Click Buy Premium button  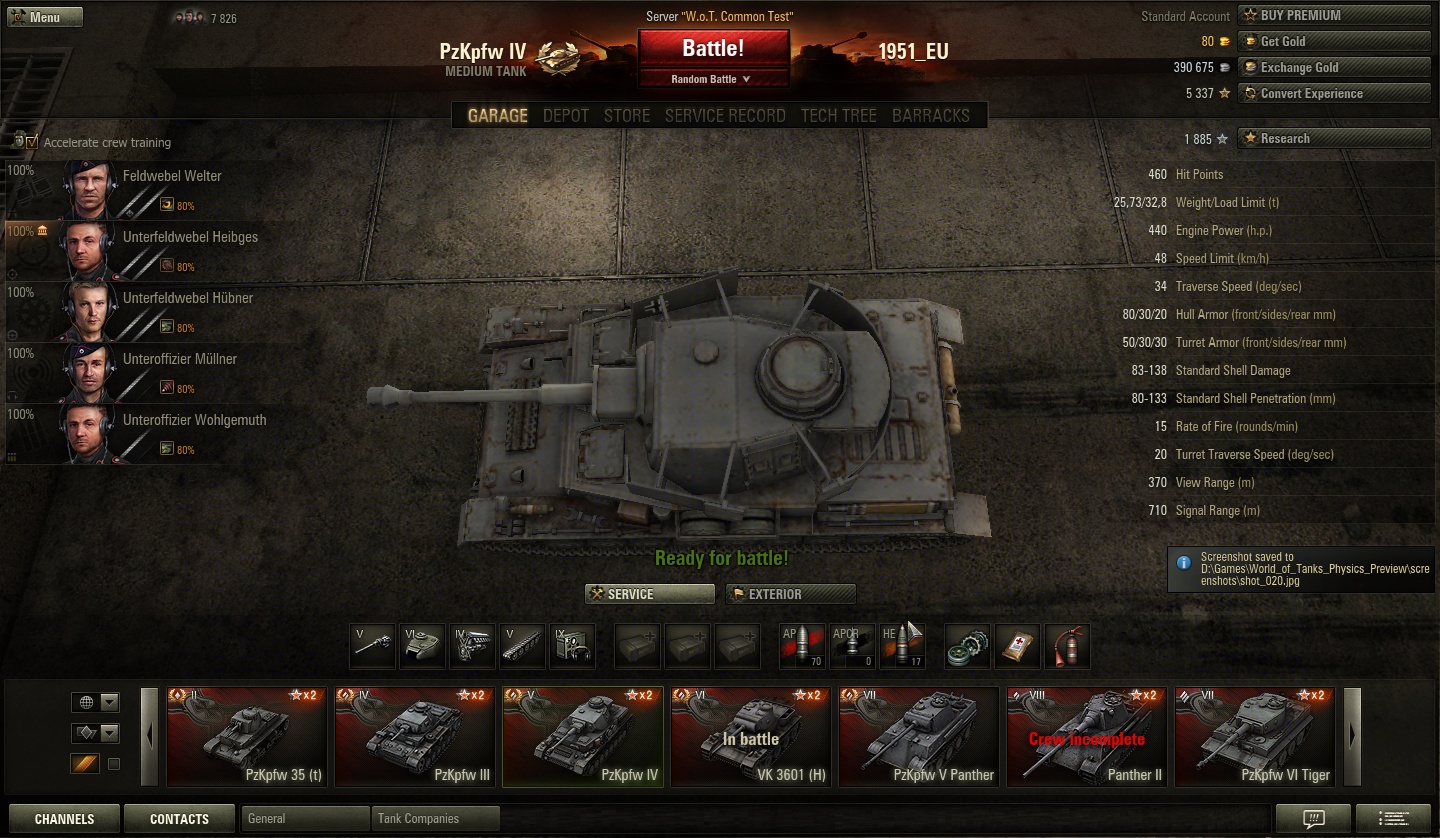click(x=1334, y=15)
